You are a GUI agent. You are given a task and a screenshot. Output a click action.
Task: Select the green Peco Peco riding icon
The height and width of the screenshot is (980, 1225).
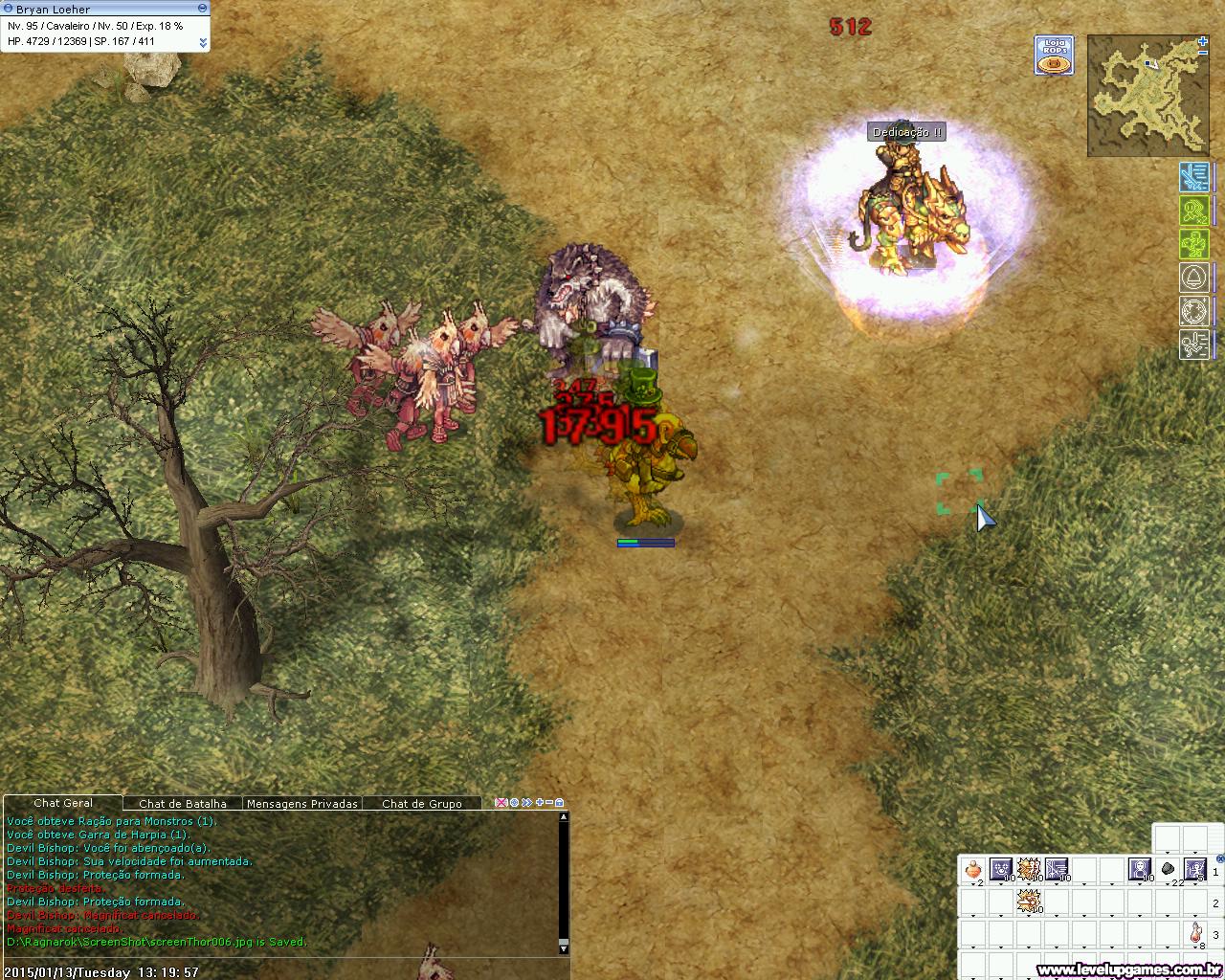[x=1193, y=244]
